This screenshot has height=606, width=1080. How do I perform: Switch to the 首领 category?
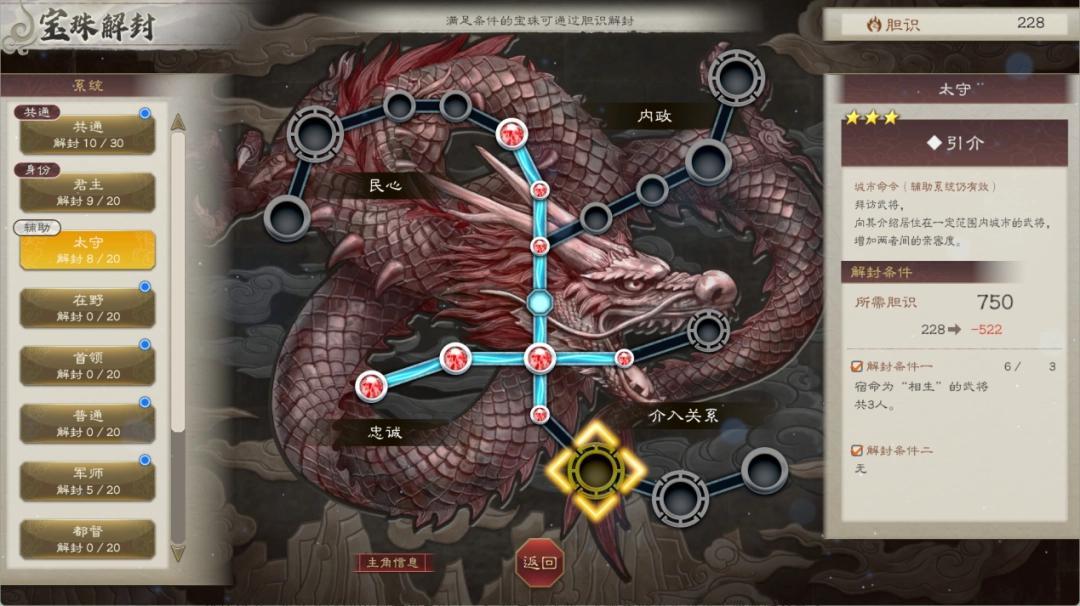click(x=88, y=365)
